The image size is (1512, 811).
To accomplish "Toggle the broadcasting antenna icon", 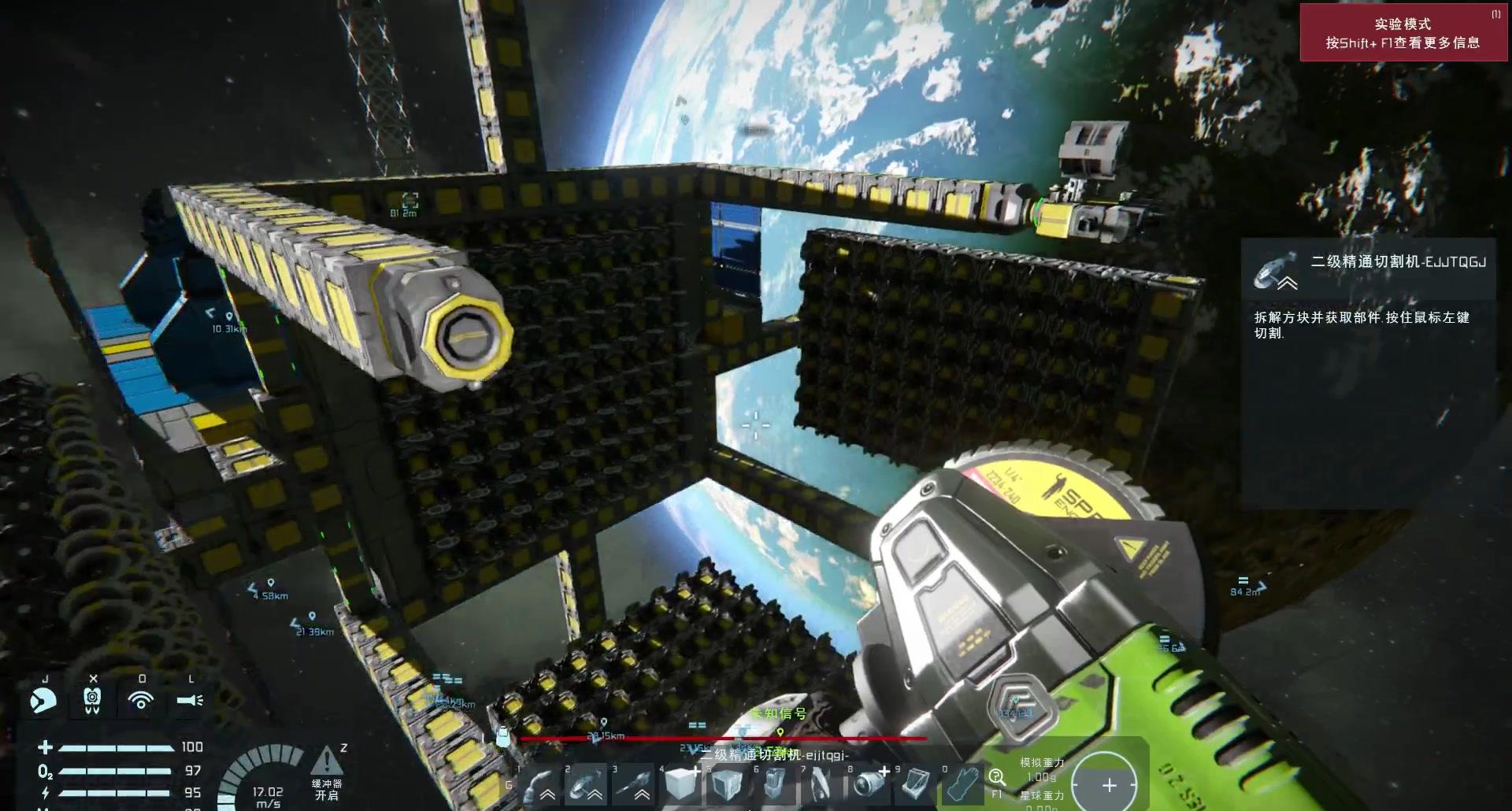I will (x=141, y=700).
